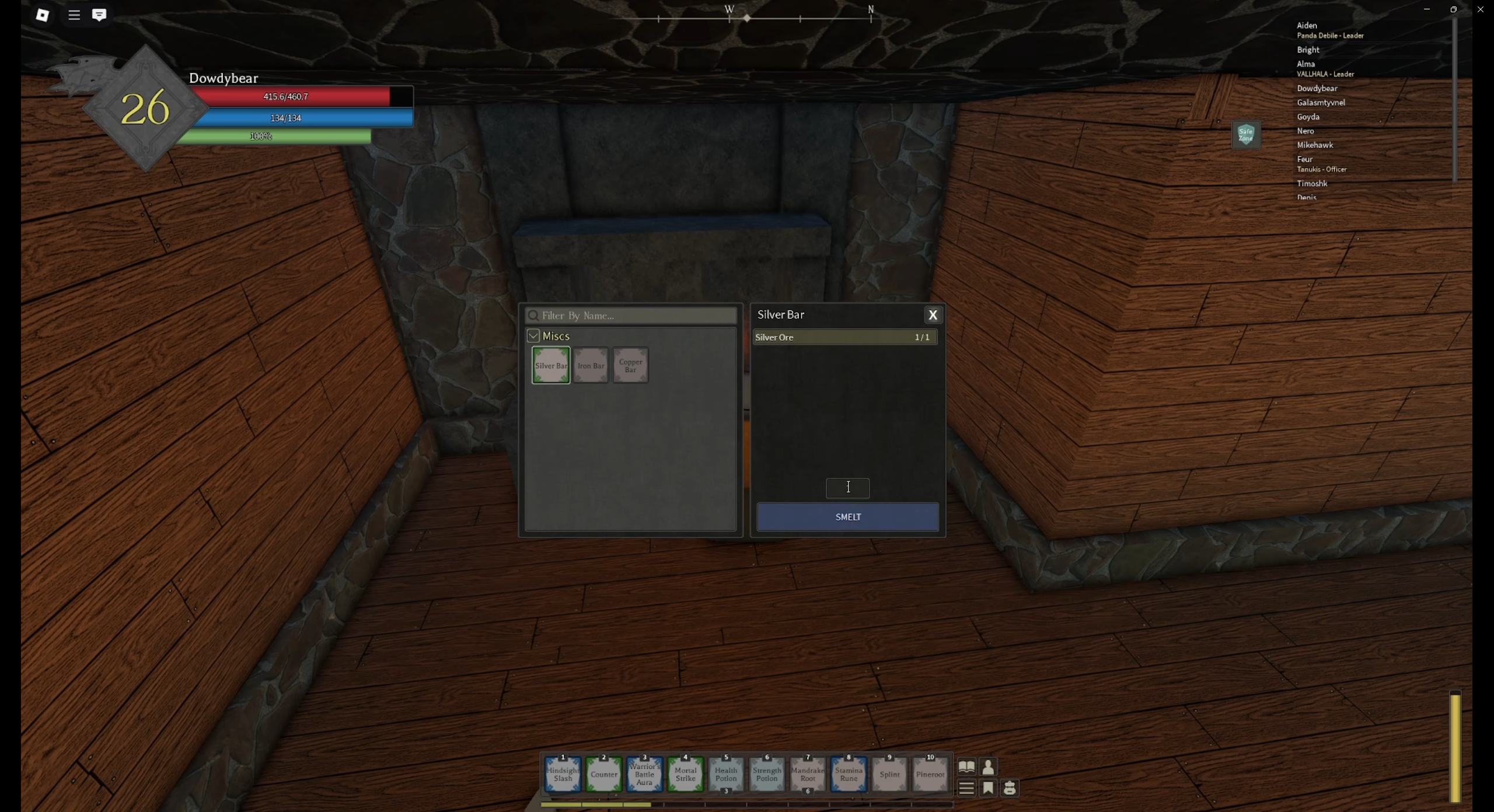Select the Silver Bar recipe

(550, 365)
